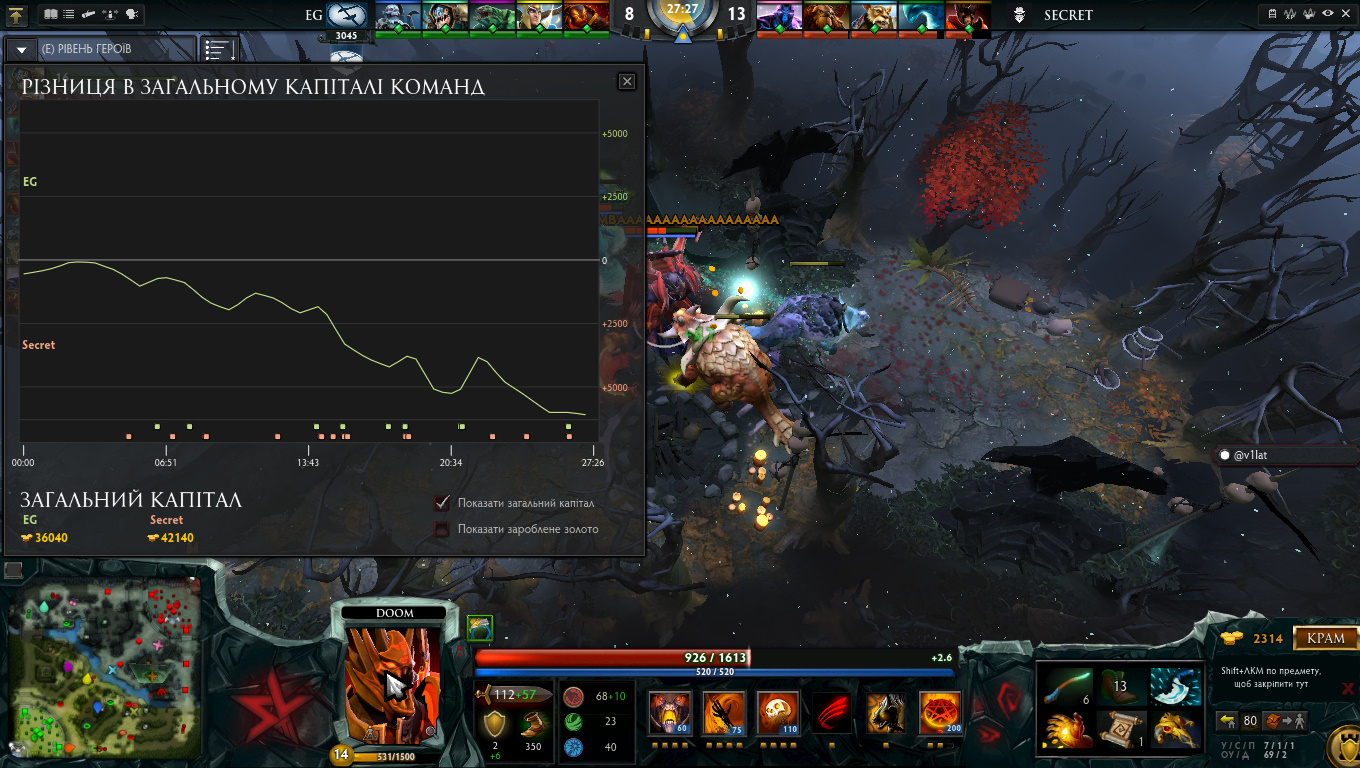Click the book icon in top-left toolbar
This screenshot has height=768, width=1360.
(x=51, y=14)
